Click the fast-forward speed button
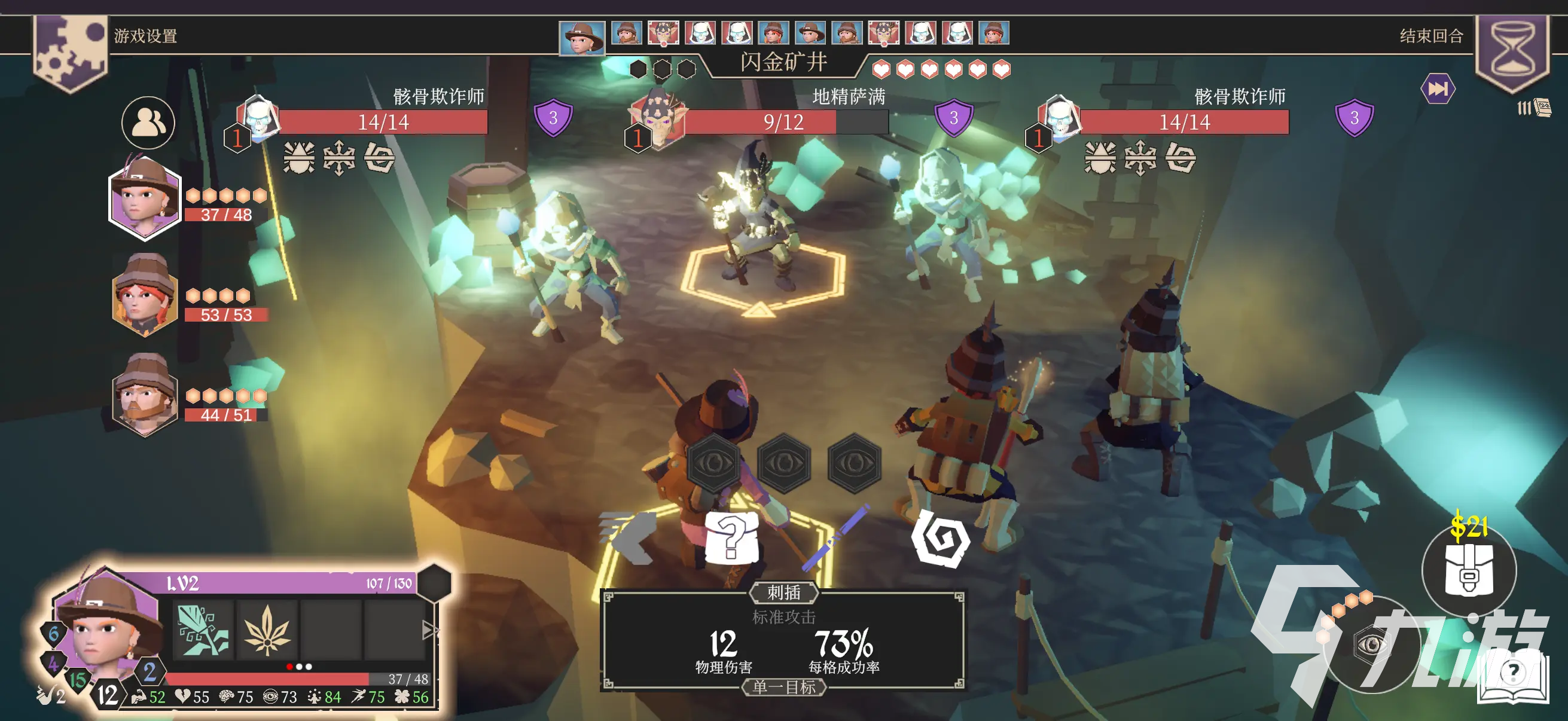This screenshot has width=1568, height=721. coord(1438,90)
